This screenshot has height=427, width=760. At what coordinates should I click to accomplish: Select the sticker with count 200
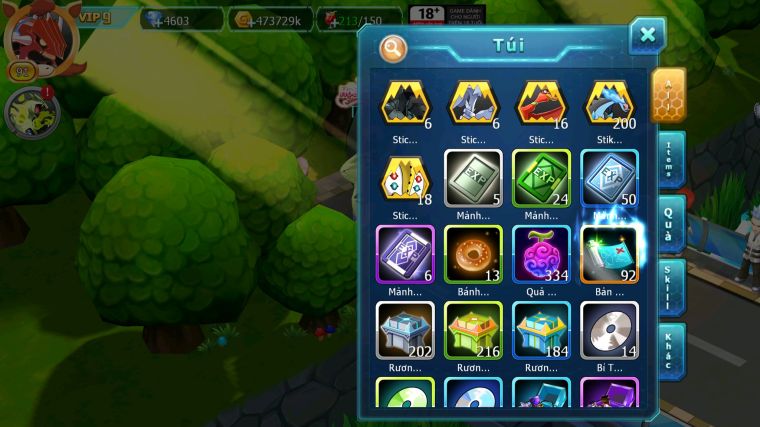(x=609, y=103)
